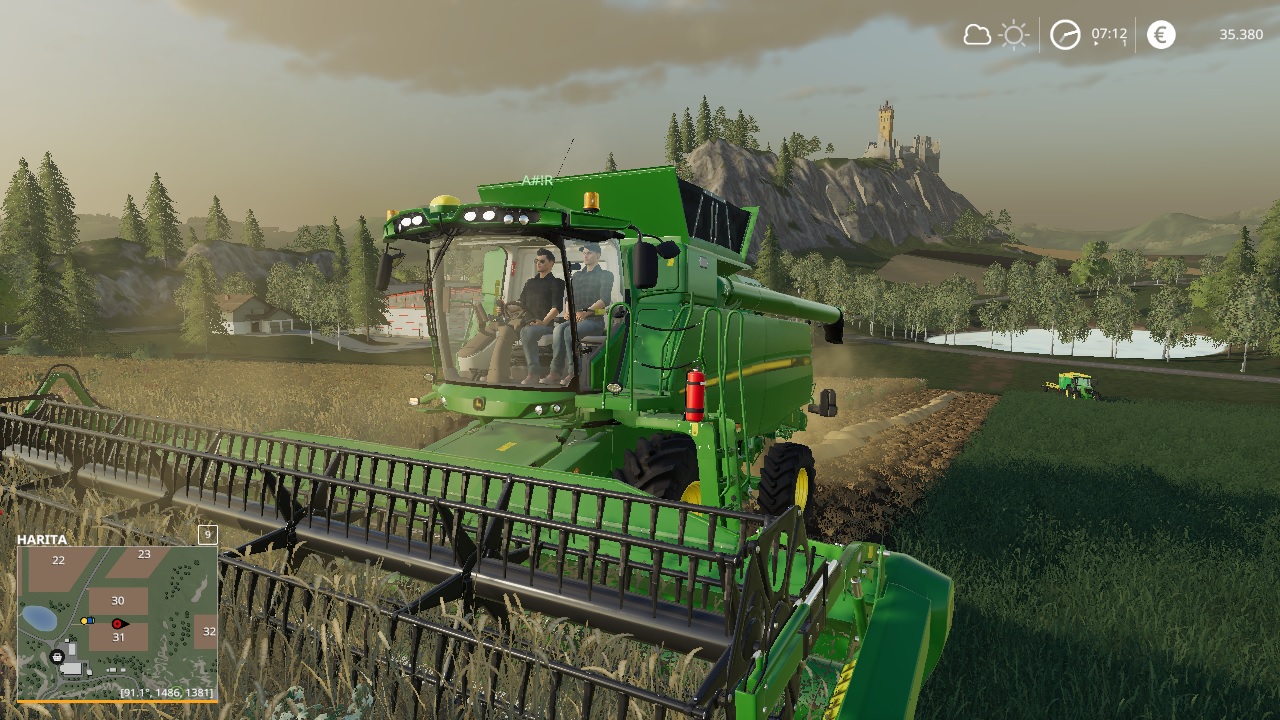Select the yellow and blue vehicle marker
The height and width of the screenshot is (720, 1280).
[88, 620]
